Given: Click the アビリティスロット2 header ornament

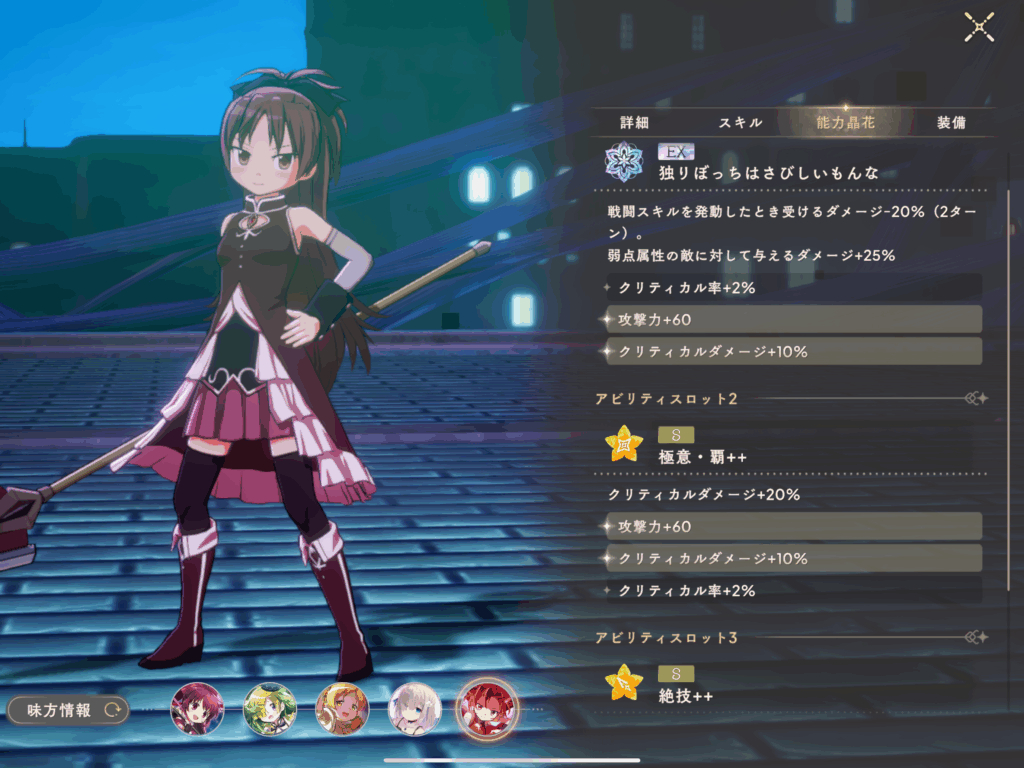Looking at the screenshot, I should pos(976,399).
